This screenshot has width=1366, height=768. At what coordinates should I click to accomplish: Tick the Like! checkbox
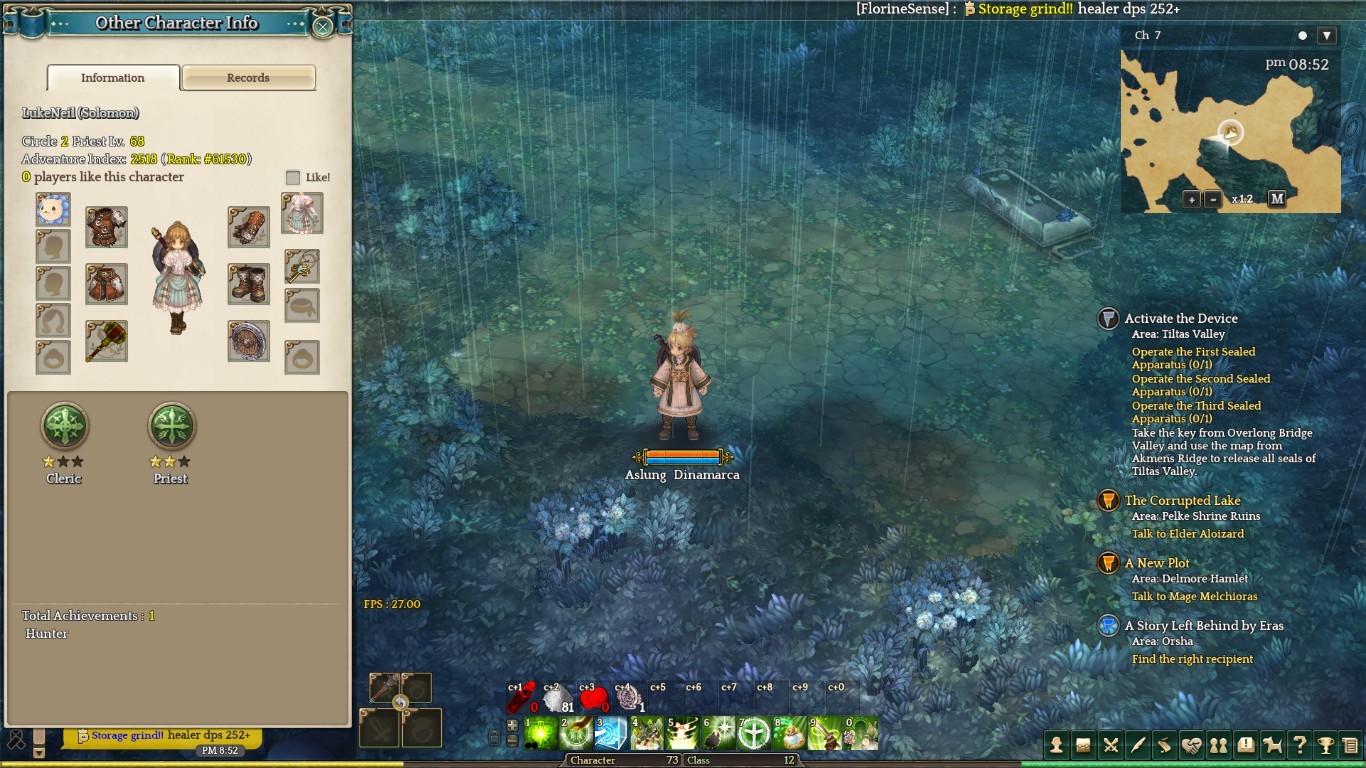(x=293, y=177)
